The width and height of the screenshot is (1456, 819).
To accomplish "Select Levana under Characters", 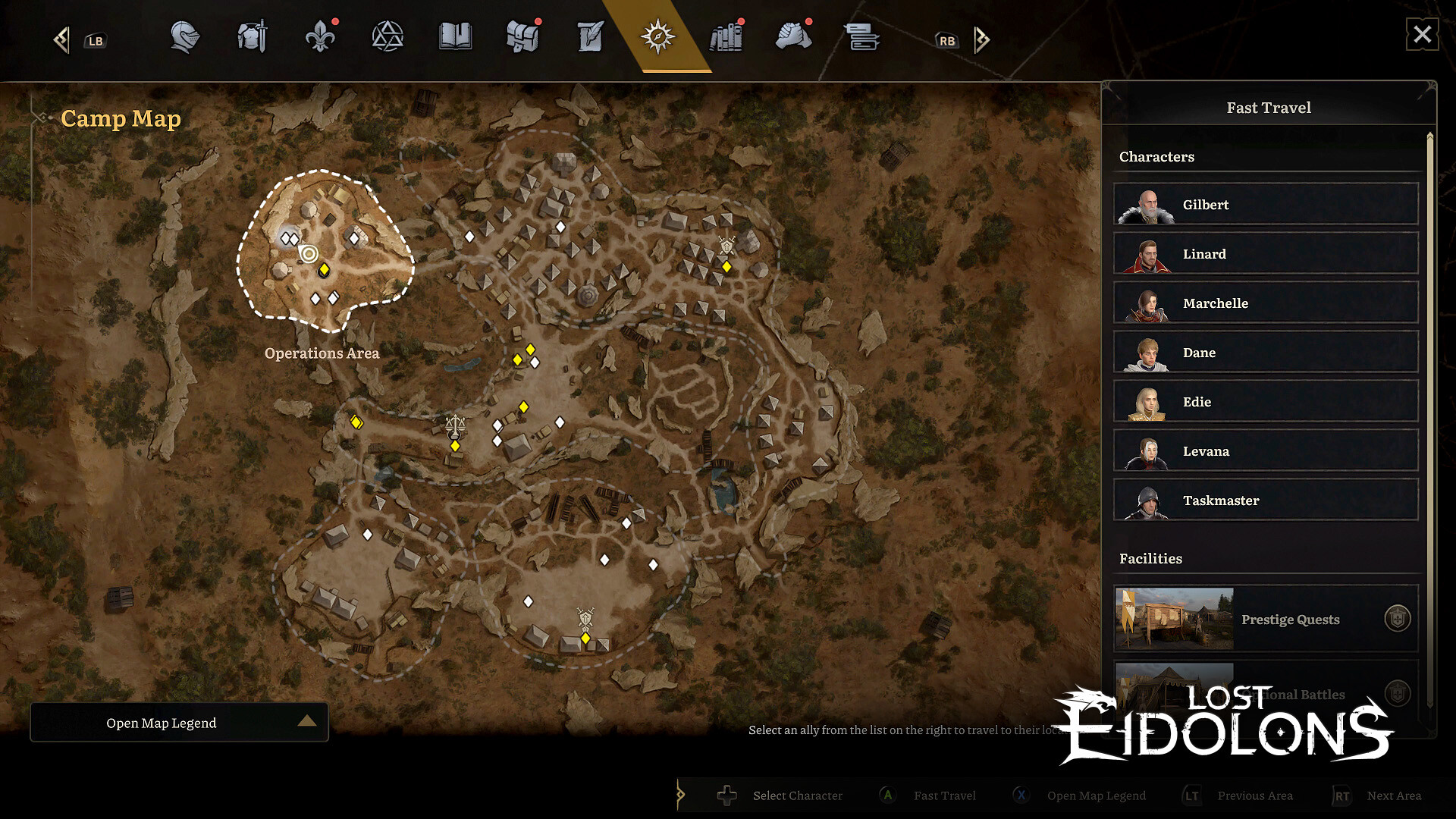I will 1265,450.
